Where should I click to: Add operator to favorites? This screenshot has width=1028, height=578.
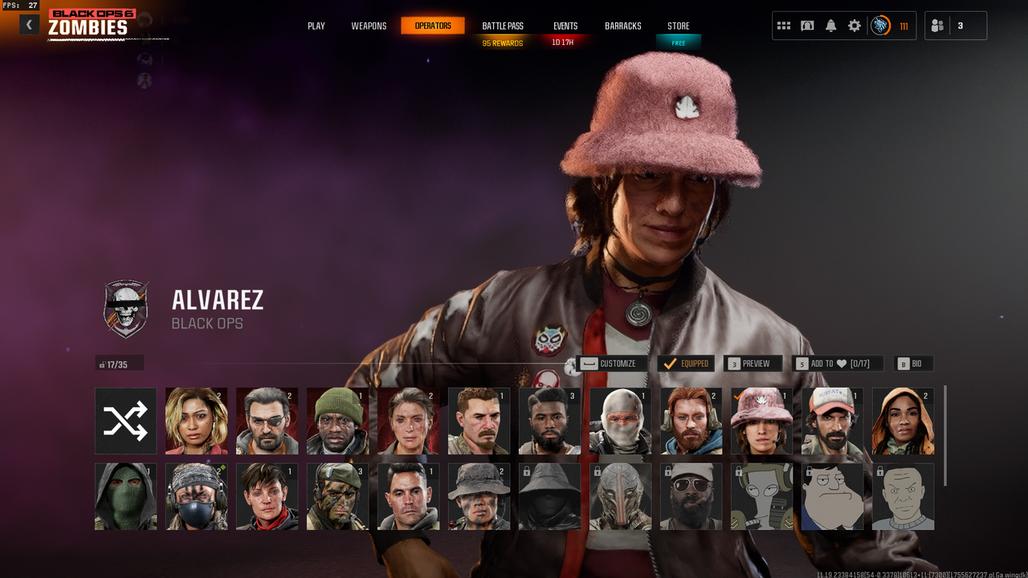point(837,364)
